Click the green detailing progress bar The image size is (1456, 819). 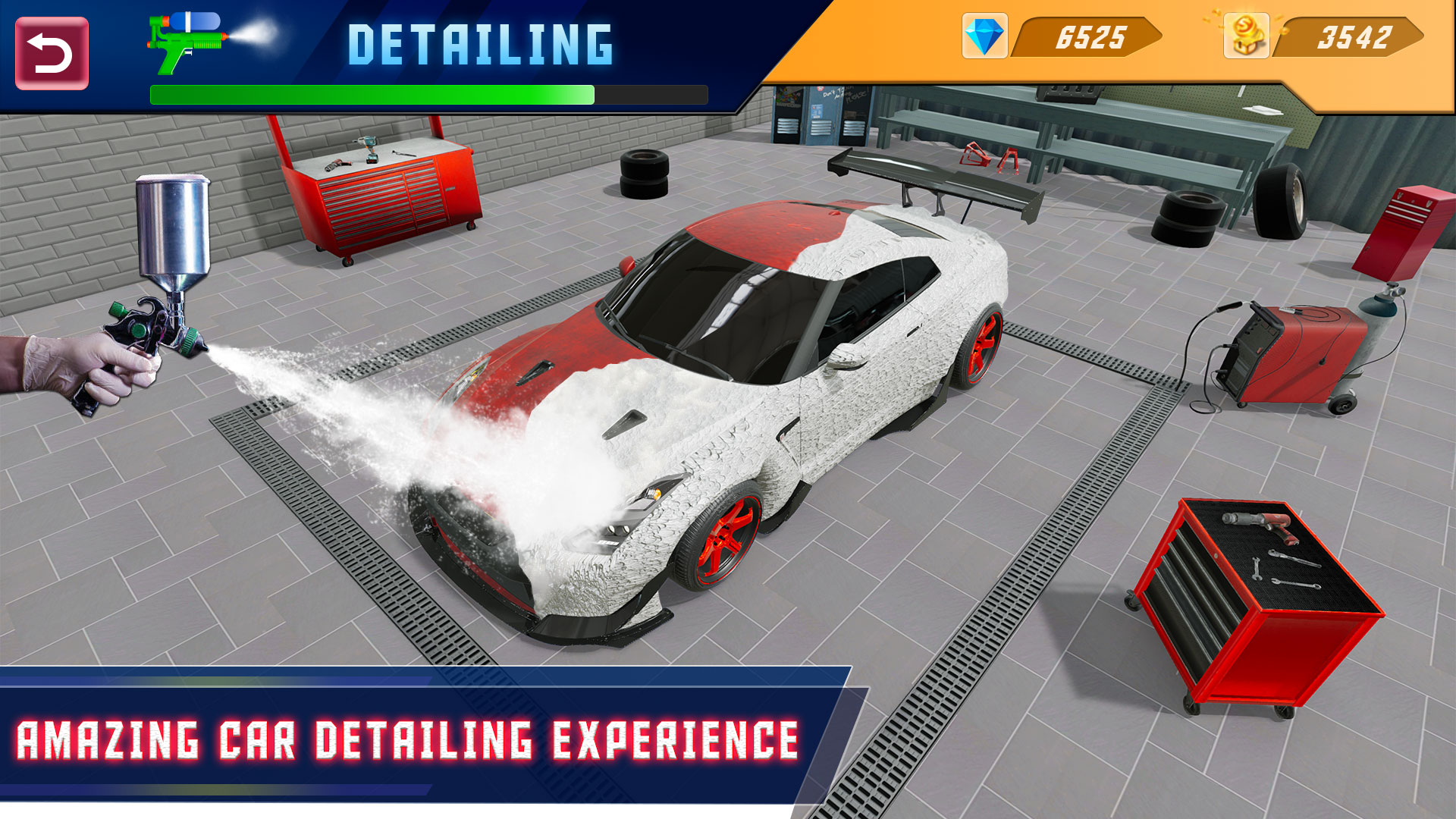372,94
